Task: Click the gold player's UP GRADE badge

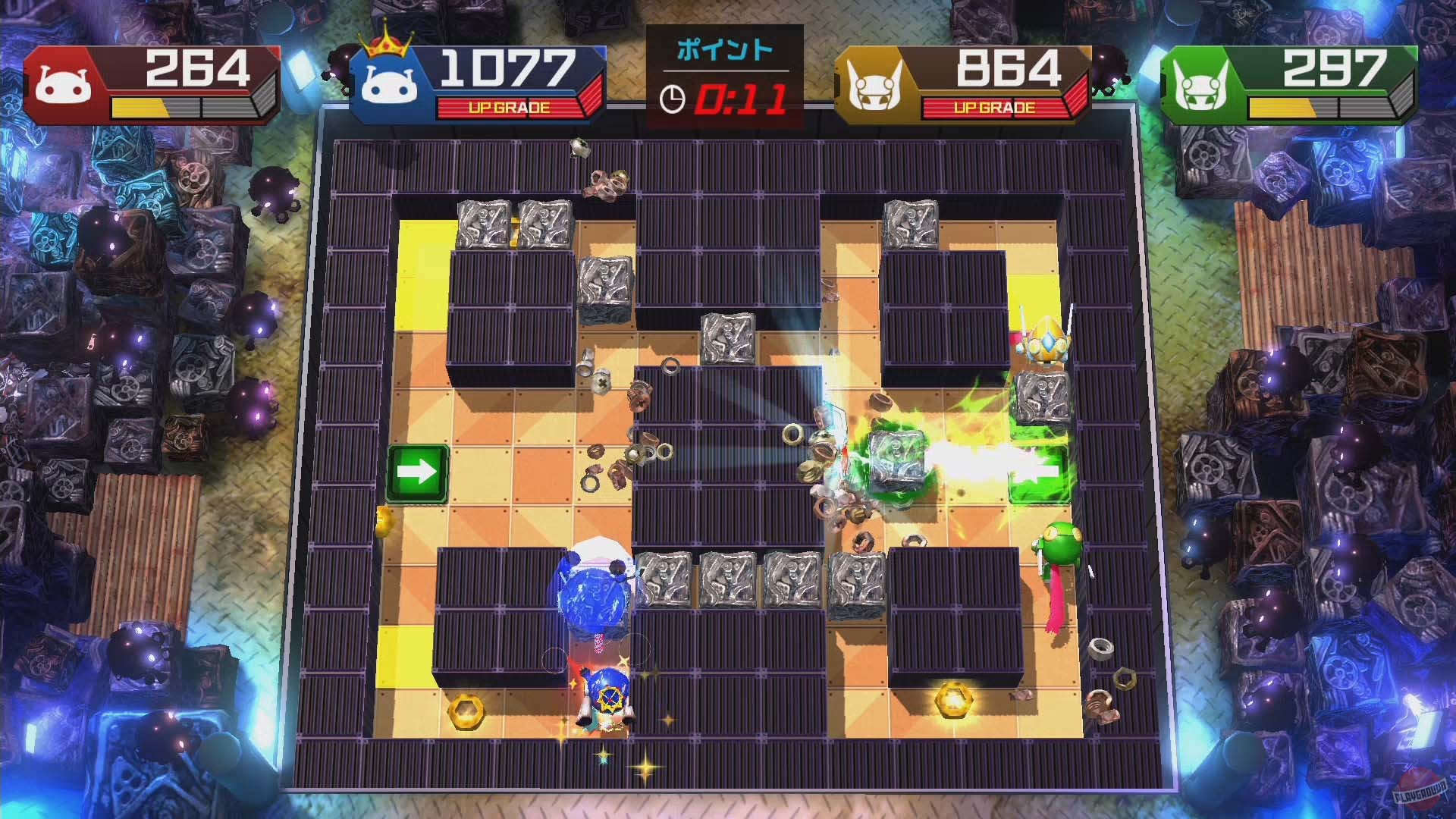Action: [x=993, y=107]
